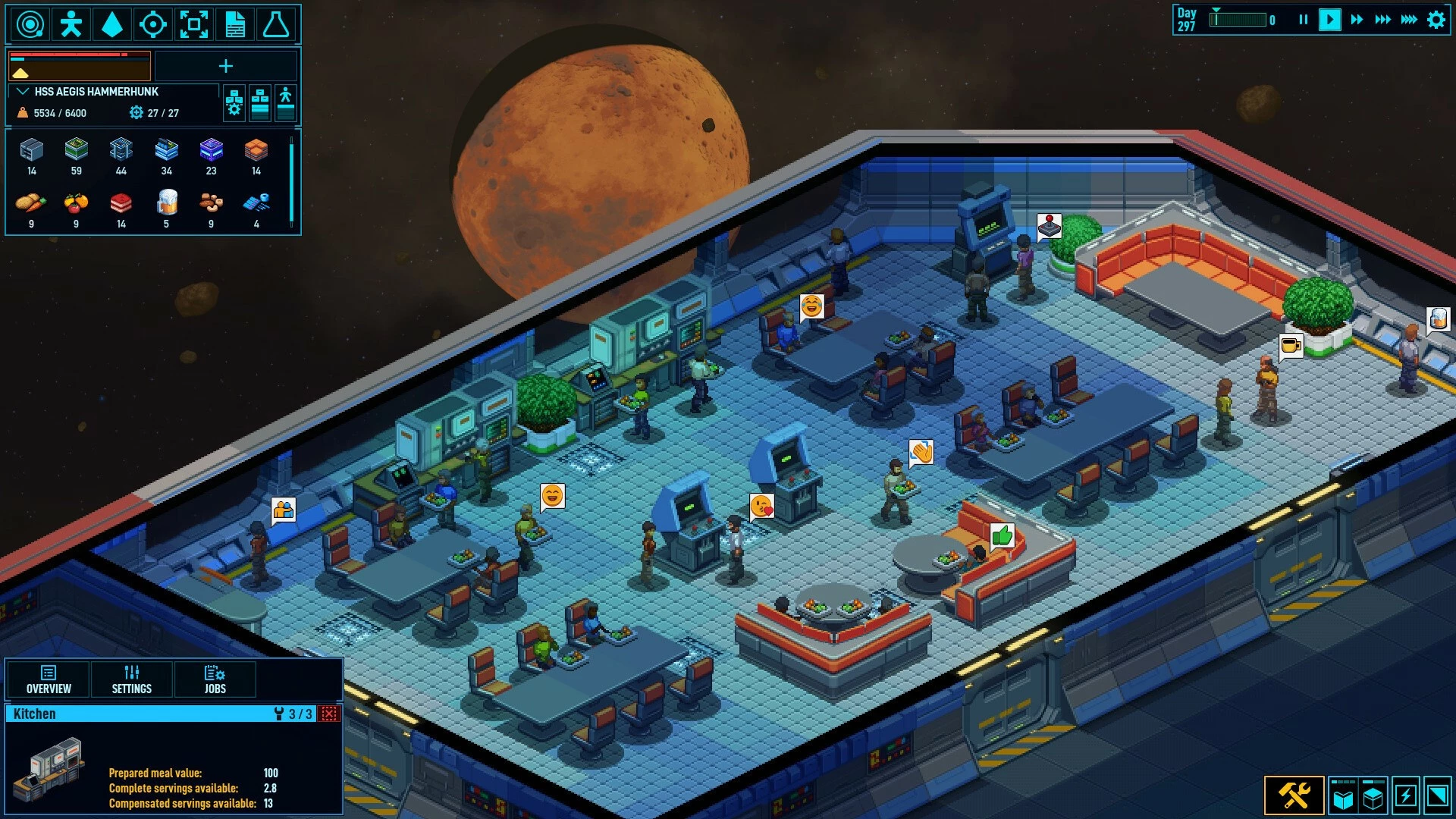Screen dimensions: 1456x819
Task: Add a new ship with plus button
Action: click(x=226, y=67)
